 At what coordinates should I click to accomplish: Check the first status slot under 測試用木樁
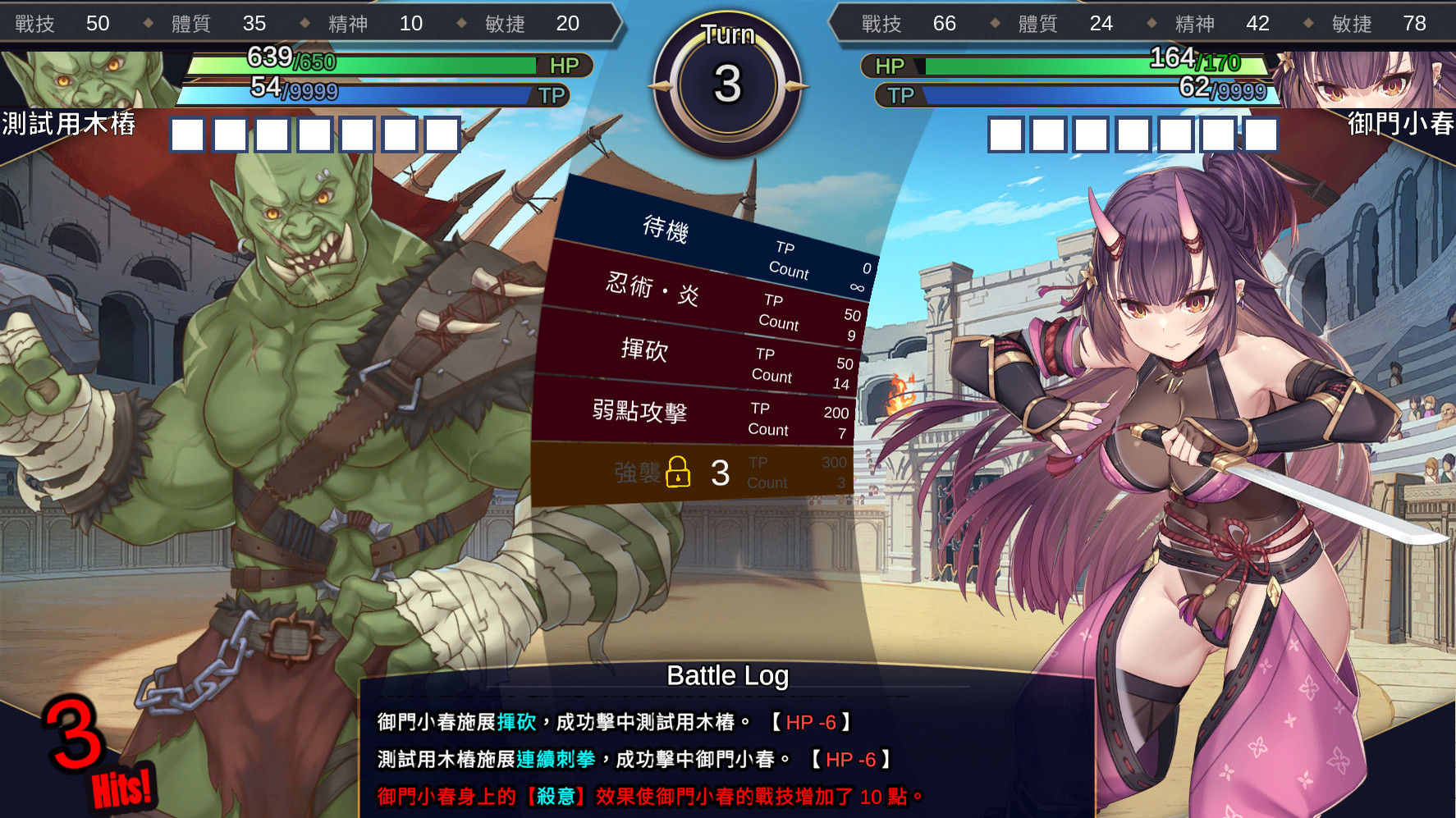(x=186, y=134)
